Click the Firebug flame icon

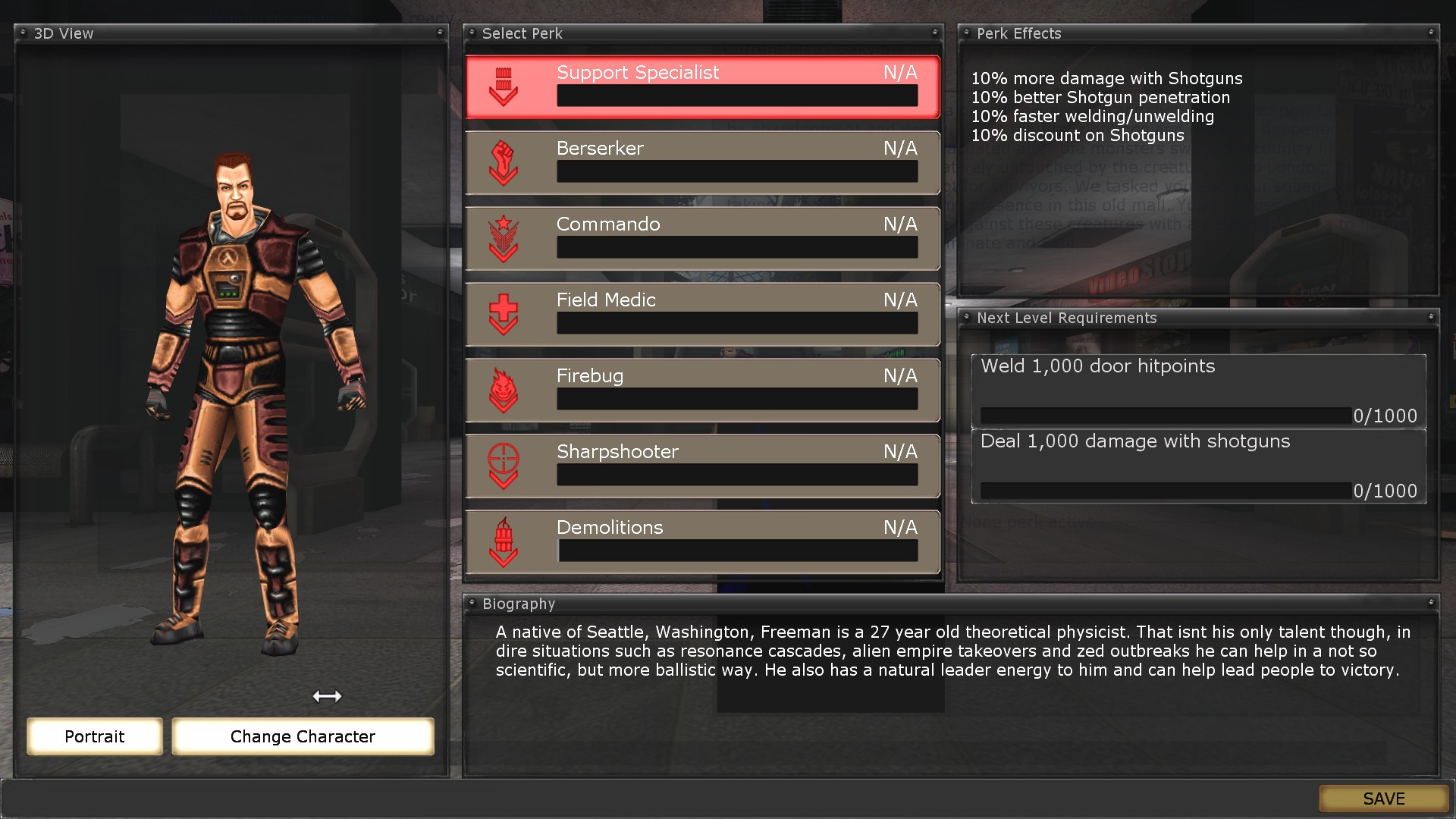click(x=503, y=389)
